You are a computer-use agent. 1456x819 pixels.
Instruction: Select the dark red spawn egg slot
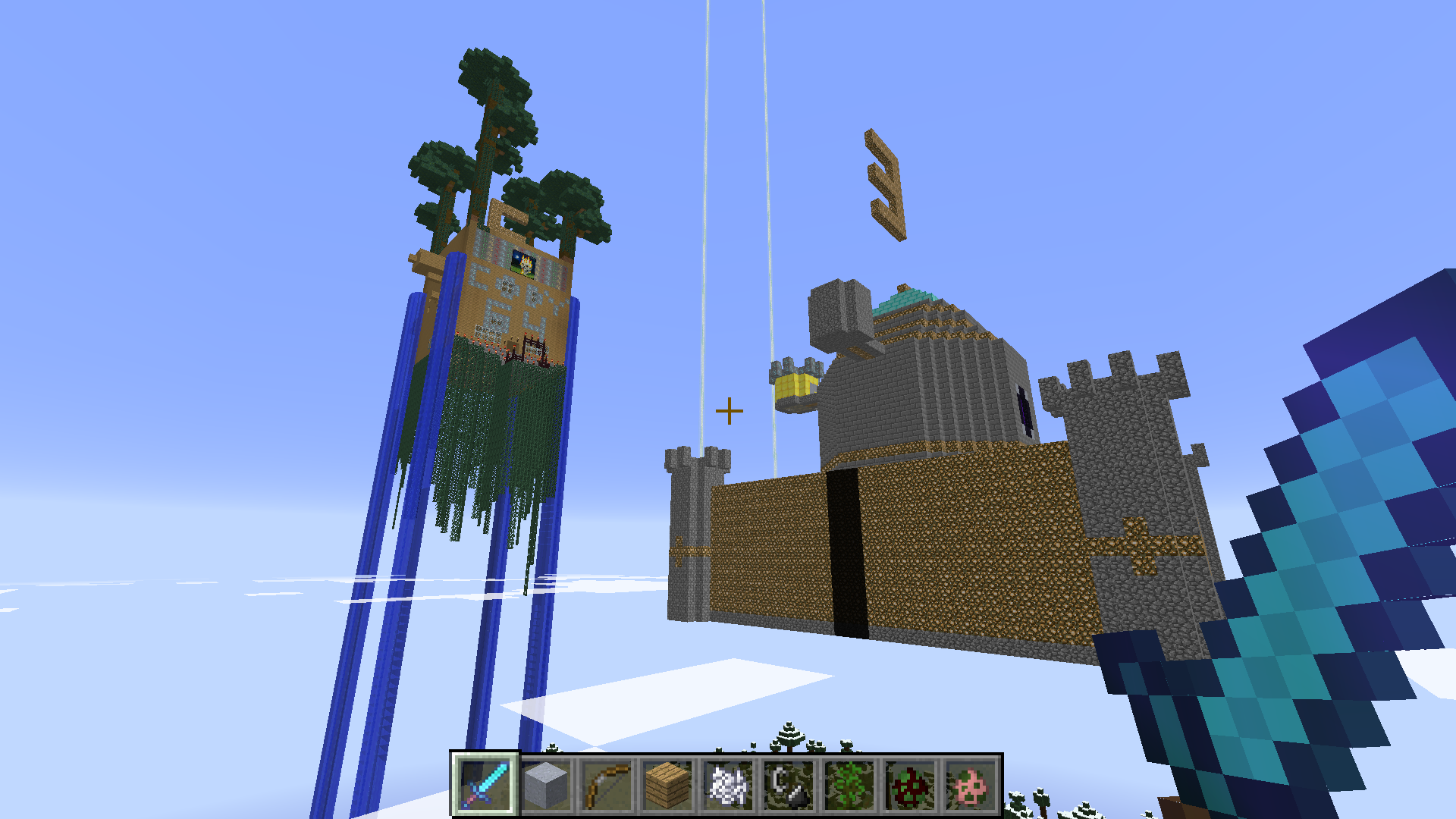pos(910,785)
